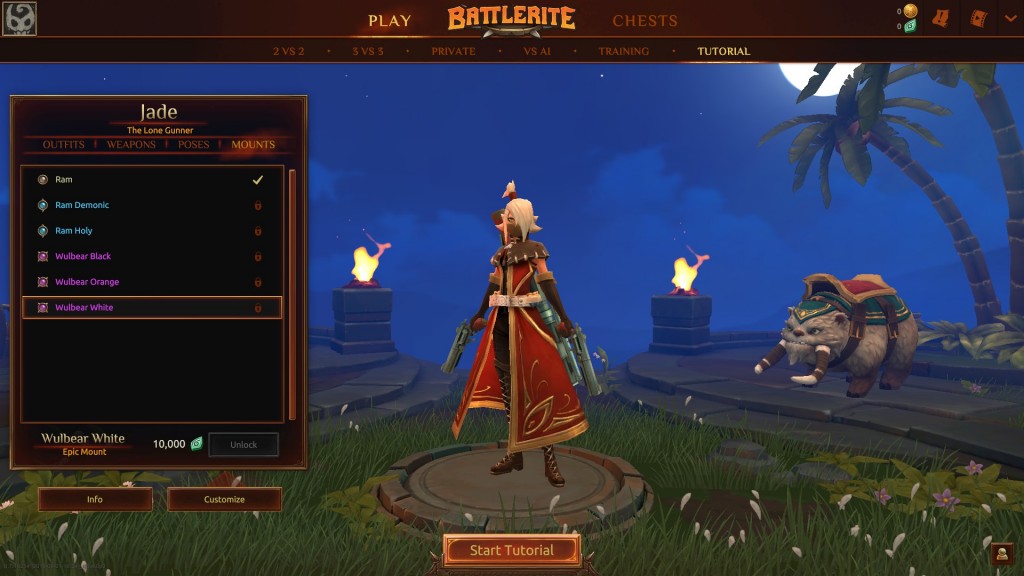This screenshot has height=576, width=1024.
Task: Click the Customize button
Action: pos(224,499)
